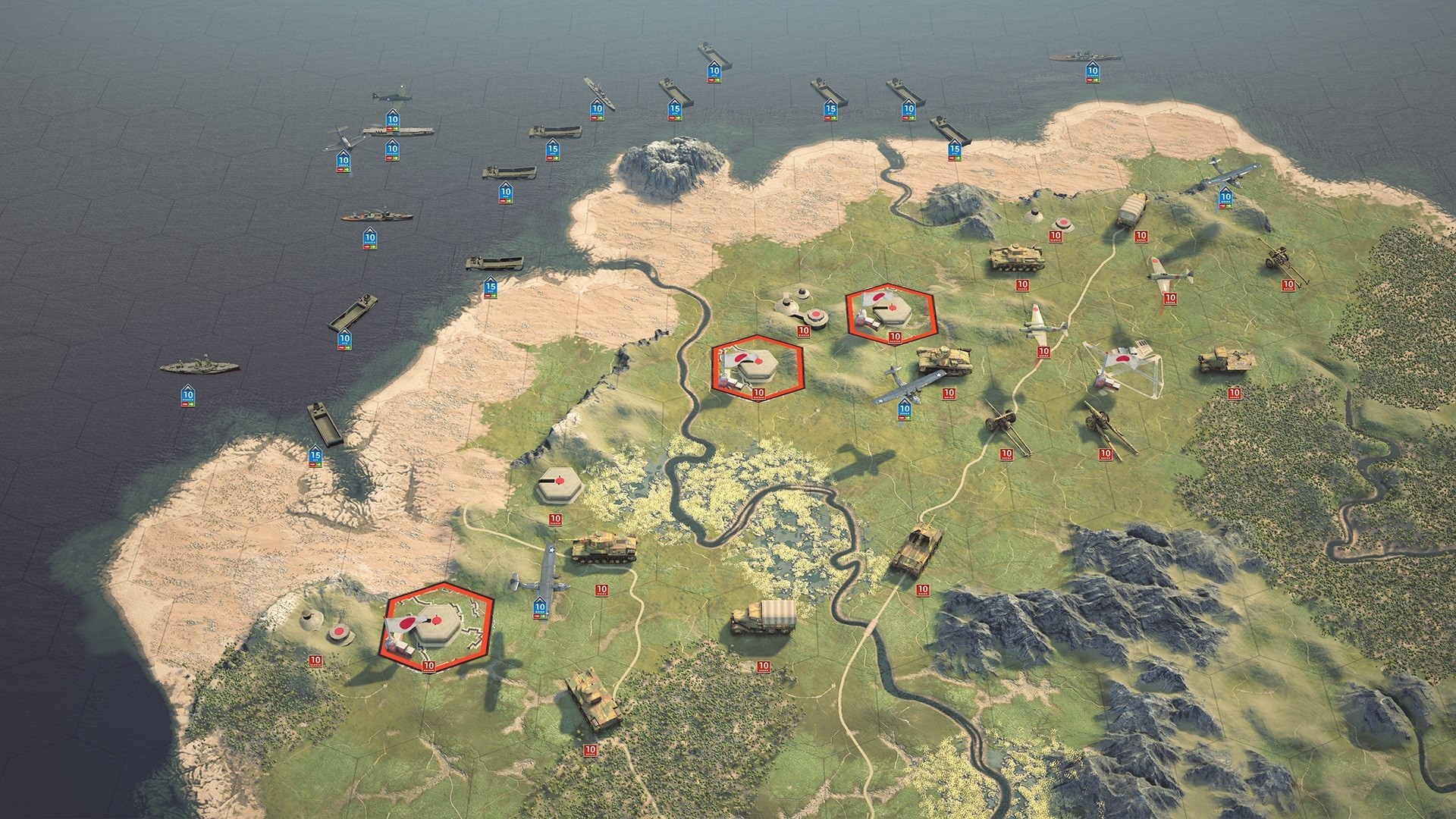The image size is (1456, 819).
Task: Click the red 10 counter of the Japanese bomber
Action: tap(1044, 350)
